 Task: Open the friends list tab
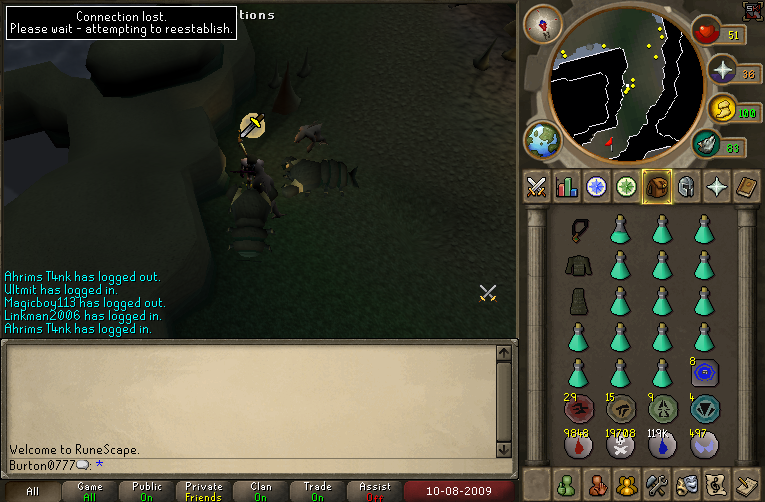pyautogui.click(x=567, y=484)
